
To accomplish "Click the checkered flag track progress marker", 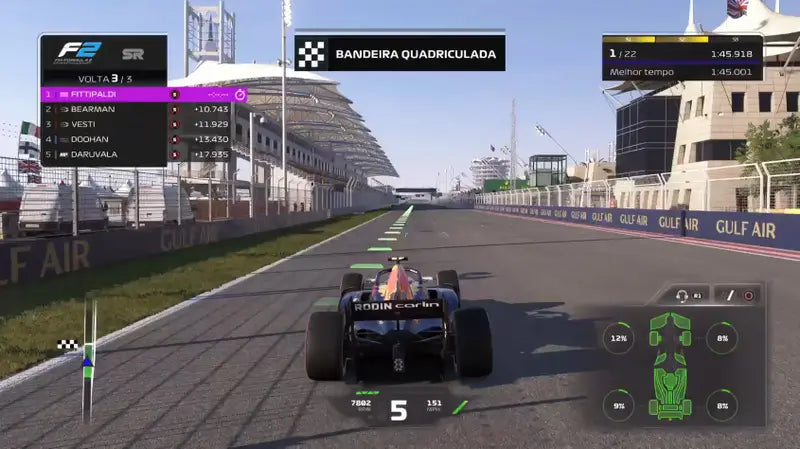I will (68, 345).
